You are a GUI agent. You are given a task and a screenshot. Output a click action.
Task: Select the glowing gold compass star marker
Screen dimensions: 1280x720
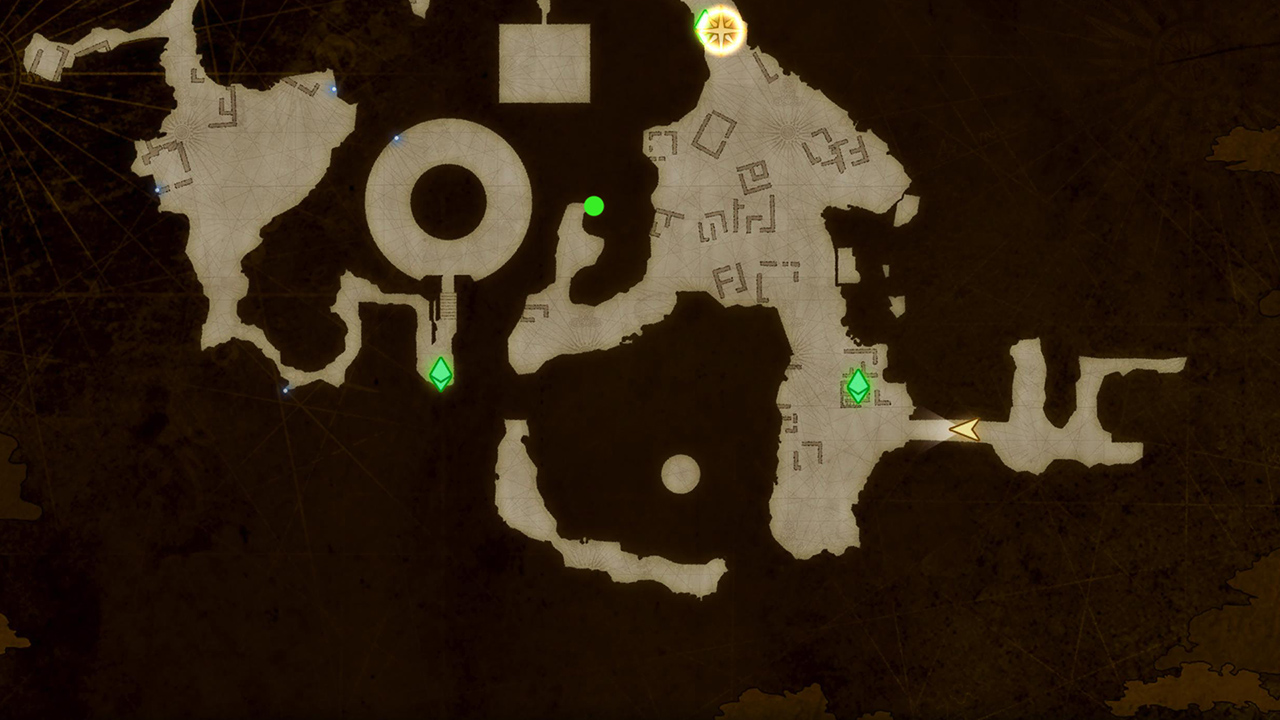pyautogui.click(x=721, y=30)
